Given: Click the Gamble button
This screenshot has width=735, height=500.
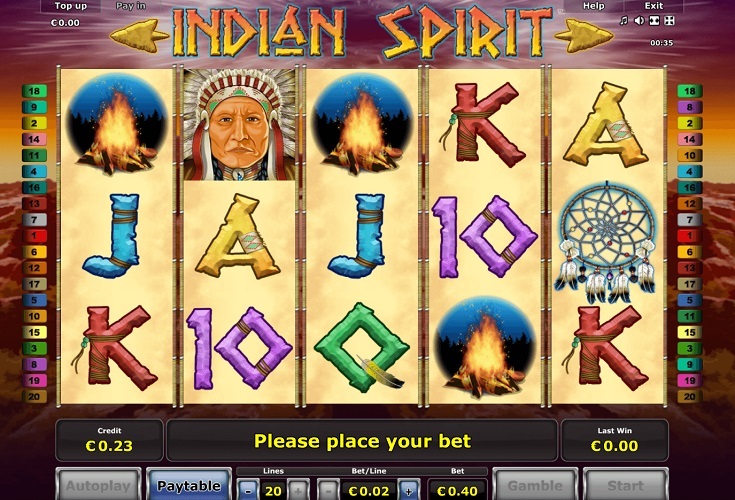Looking at the screenshot, I should point(535,486).
